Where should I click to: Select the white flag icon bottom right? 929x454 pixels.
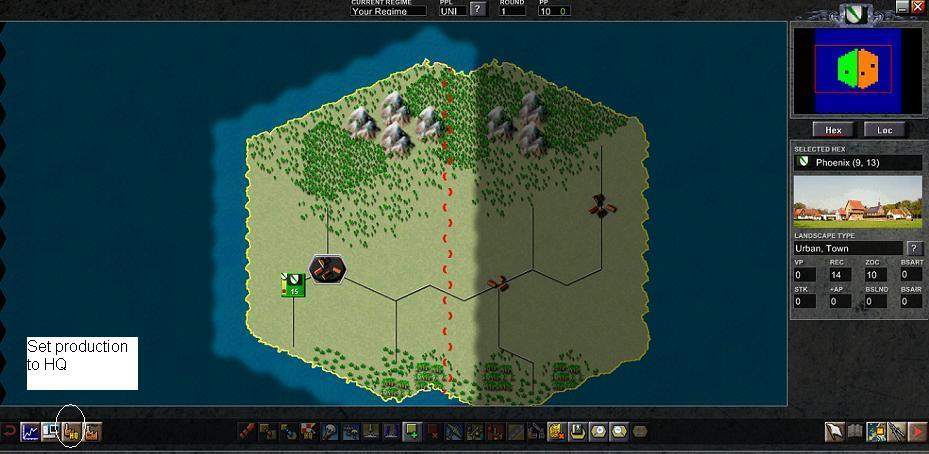[834, 432]
